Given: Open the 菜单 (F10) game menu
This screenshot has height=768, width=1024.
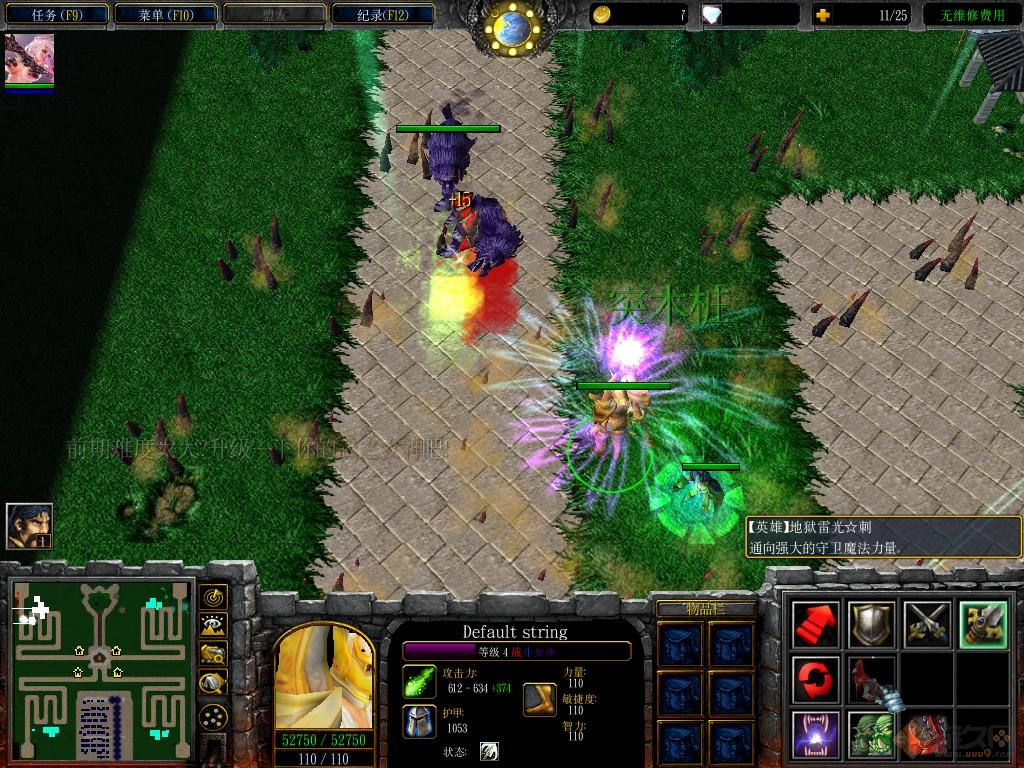Looking at the screenshot, I should click(x=166, y=14).
